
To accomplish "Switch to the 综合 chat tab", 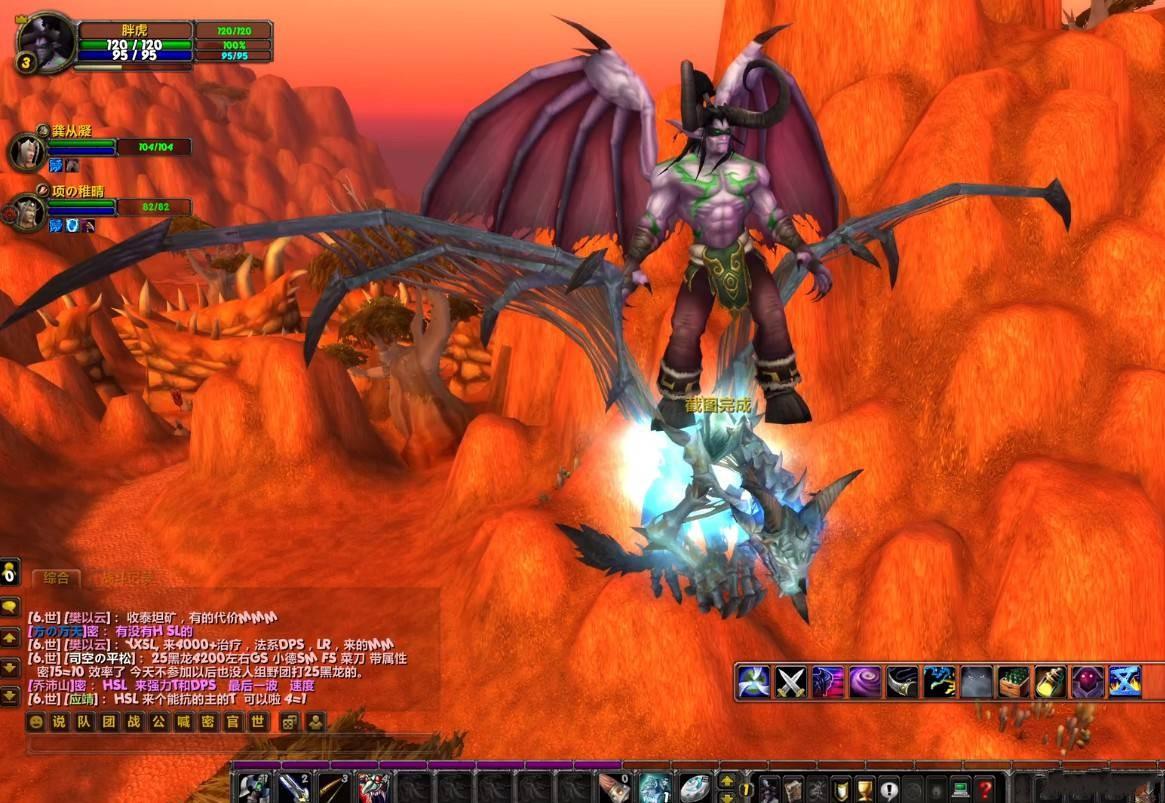I will point(55,578).
